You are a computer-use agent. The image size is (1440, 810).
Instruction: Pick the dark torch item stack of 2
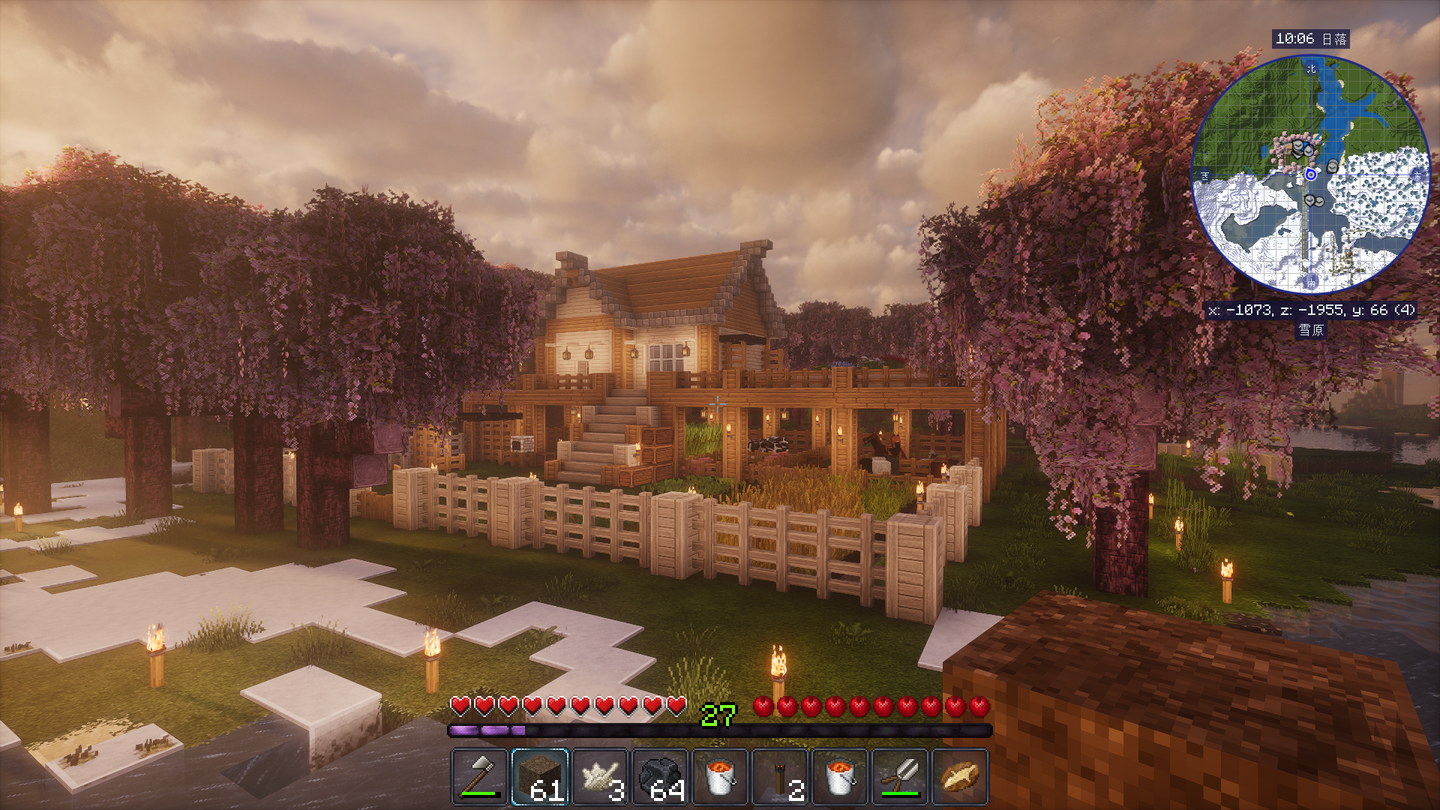pyautogui.click(x=780, y=776)
